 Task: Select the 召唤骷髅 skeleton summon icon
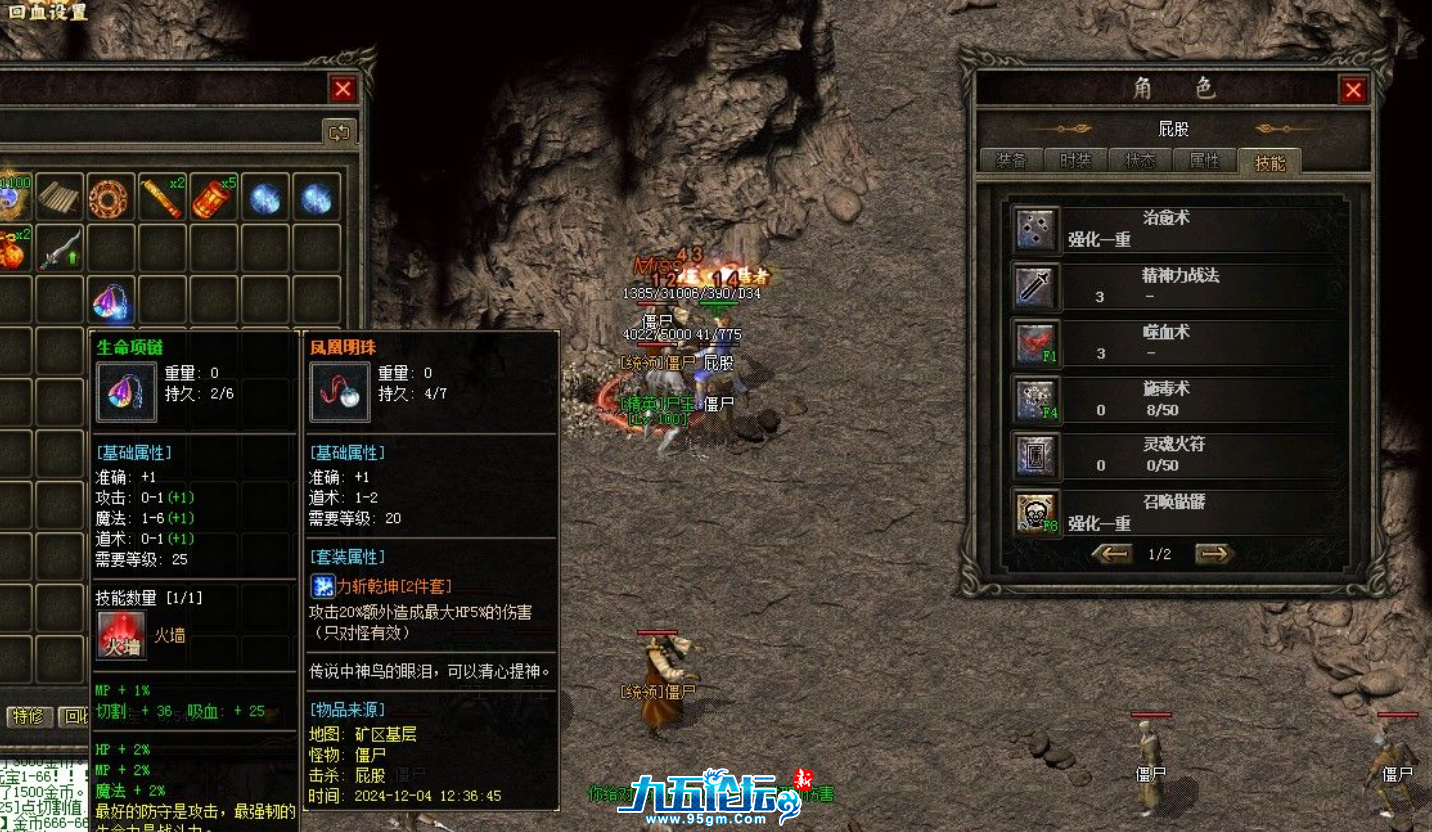[x=1034, y=513]
